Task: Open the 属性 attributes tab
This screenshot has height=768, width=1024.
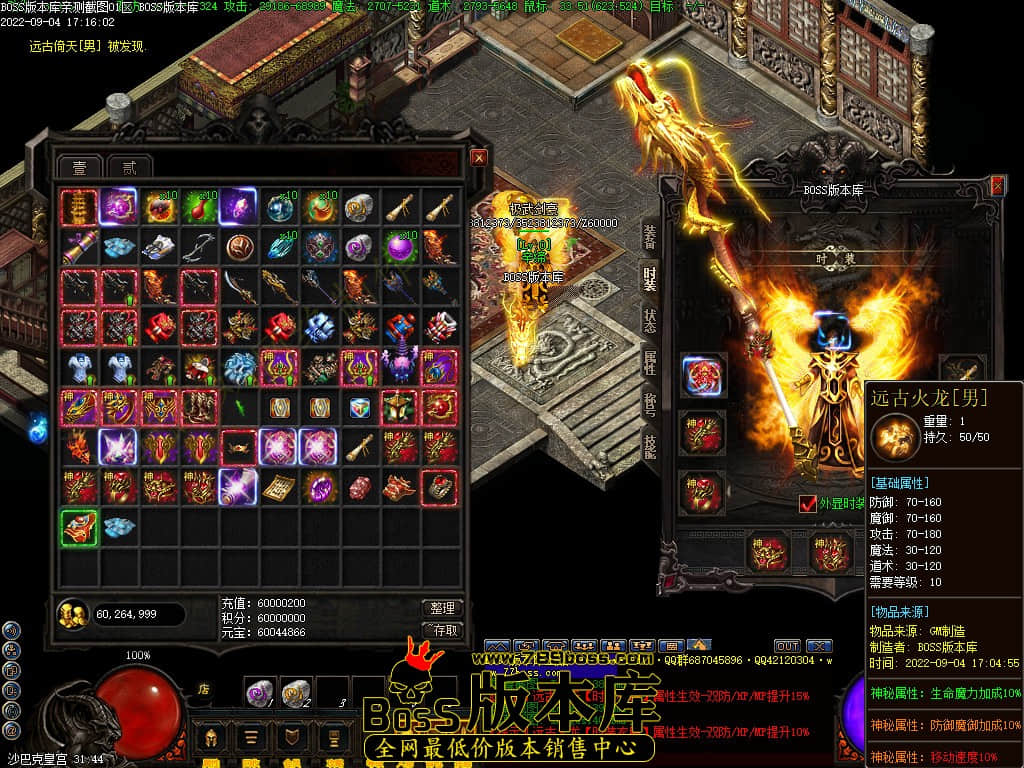Action: point(649,363)
